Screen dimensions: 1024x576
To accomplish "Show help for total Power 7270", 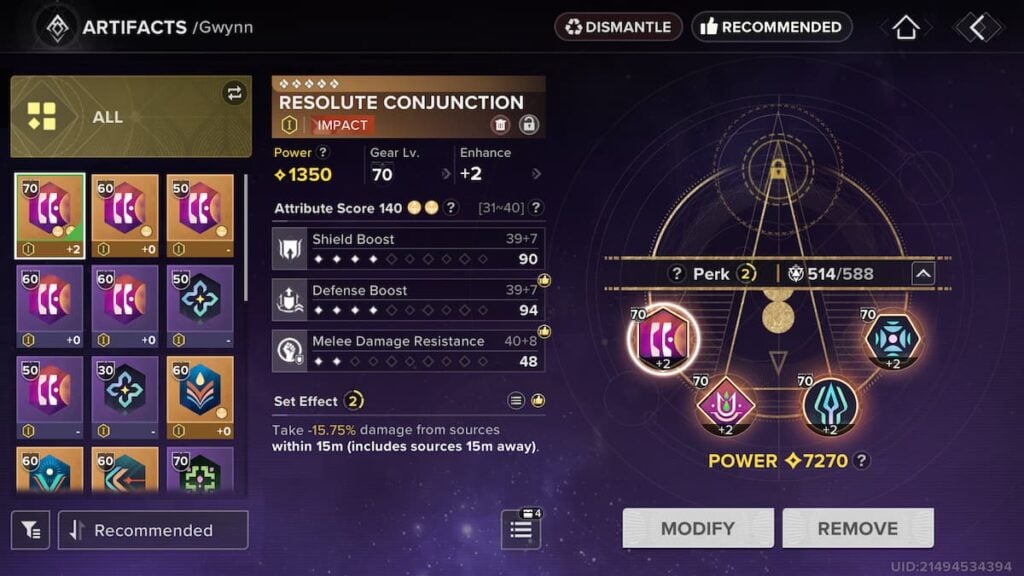I will pyautogui.click(x=862, y=461).
